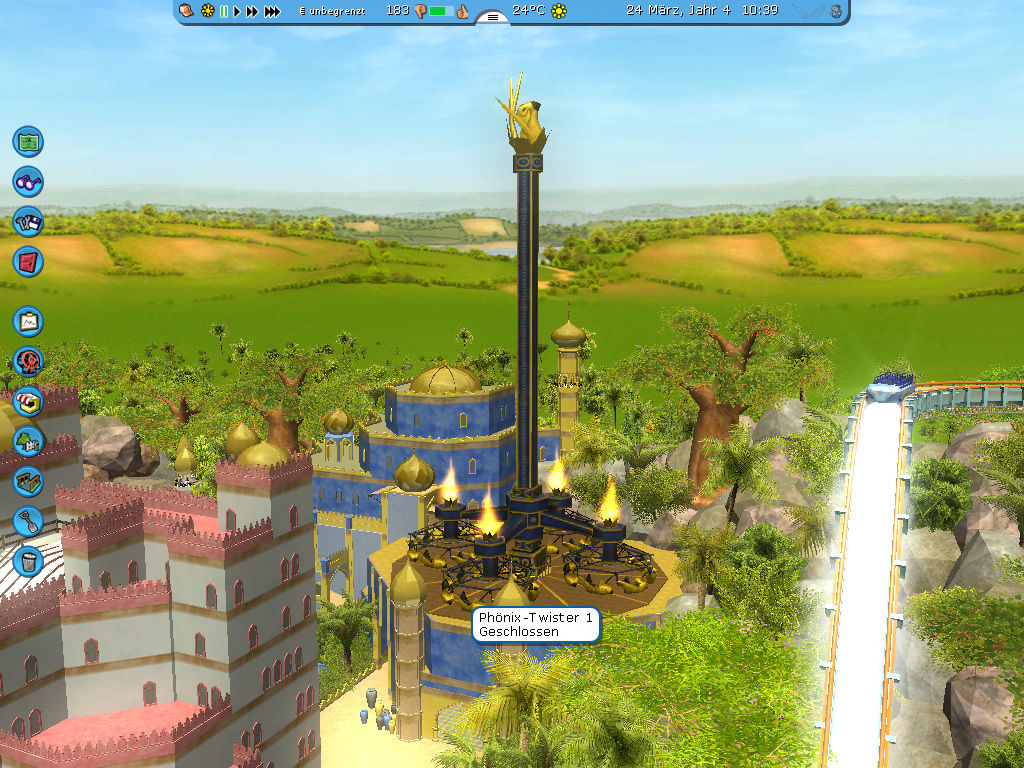
Task: Open the tools and save disk menu
Action: 28,222
